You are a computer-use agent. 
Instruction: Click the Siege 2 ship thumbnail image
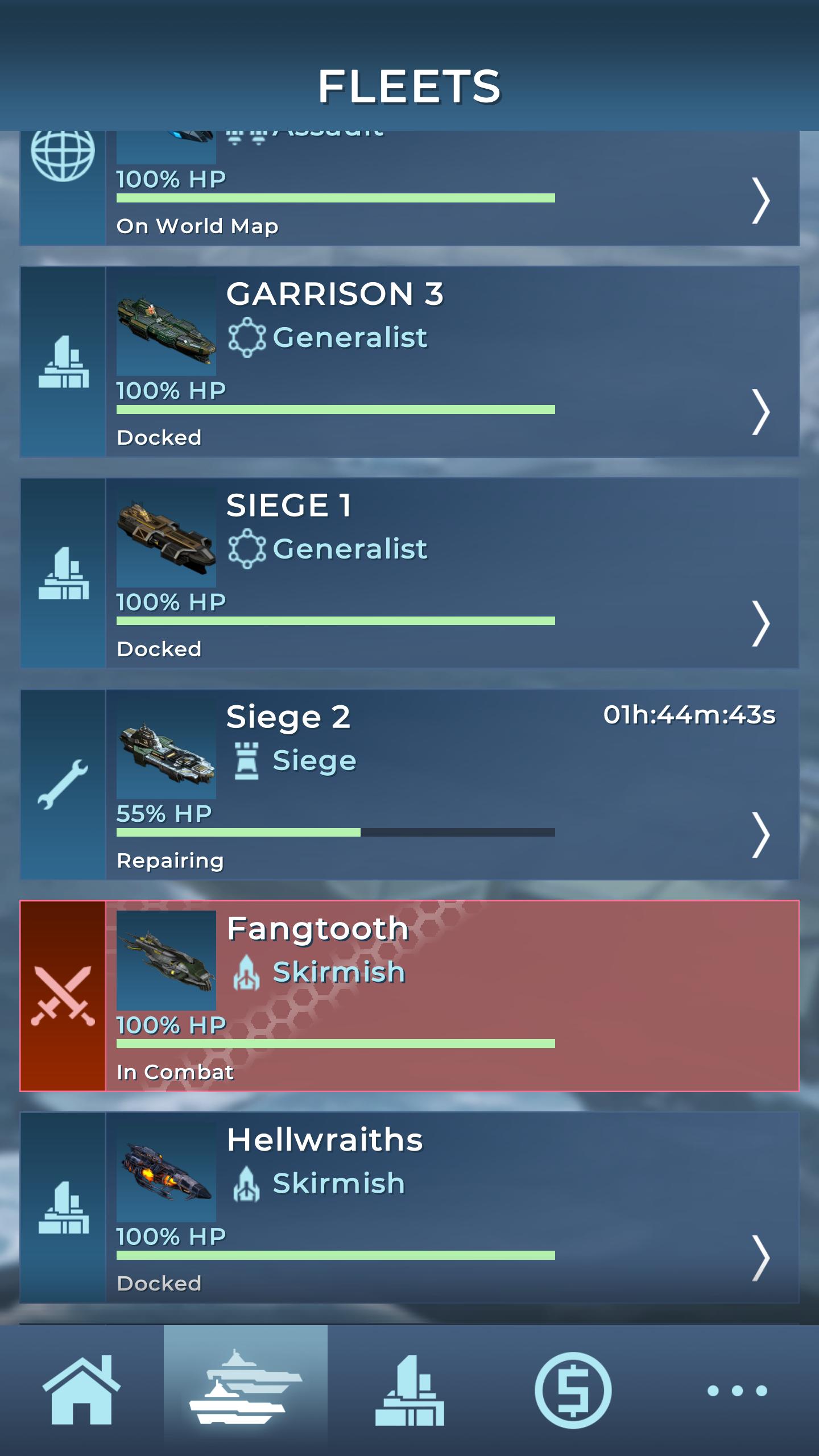click(167, 759)
